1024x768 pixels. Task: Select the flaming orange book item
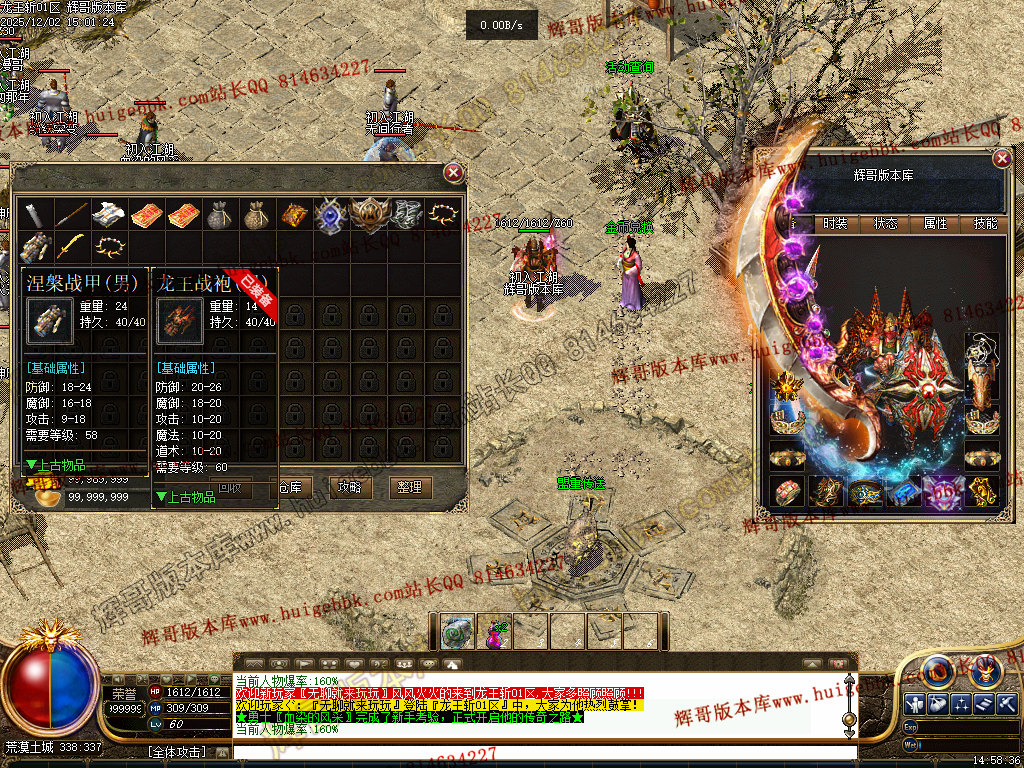tap(293, 214)
